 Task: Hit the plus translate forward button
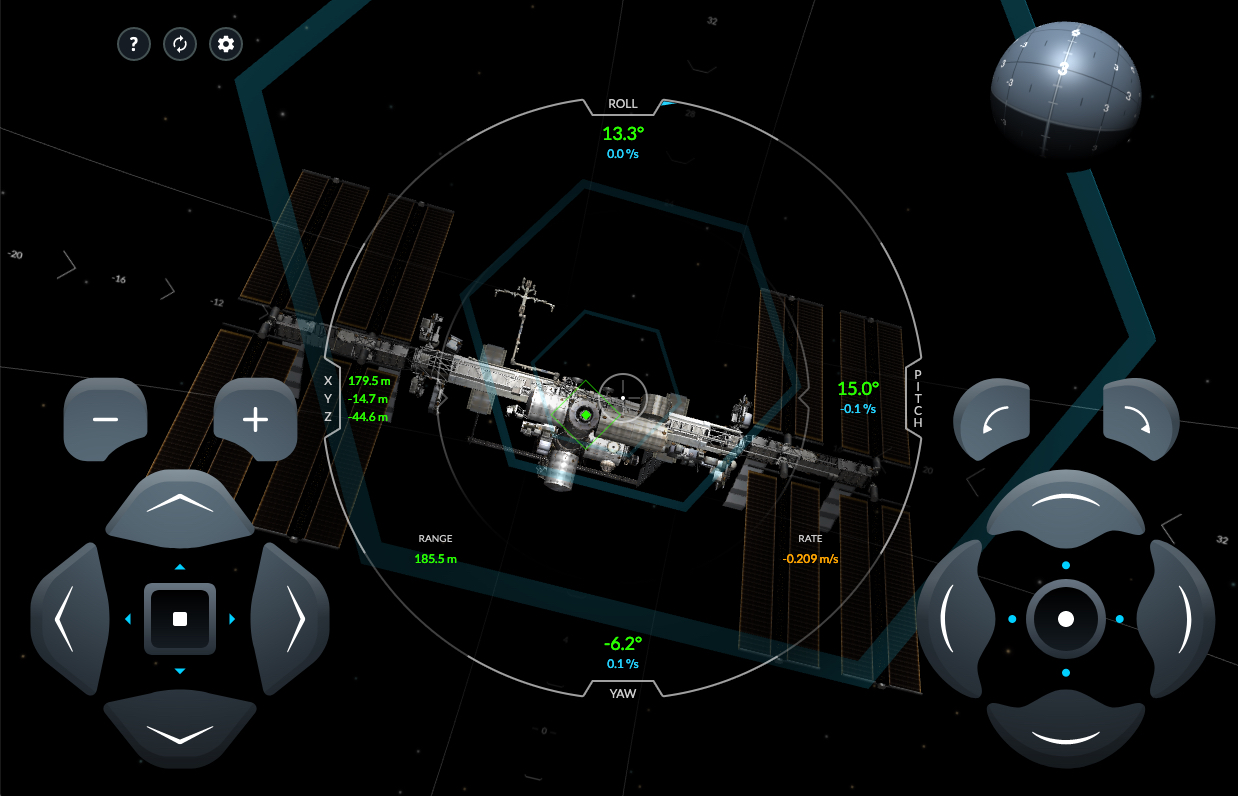[256, 419]
